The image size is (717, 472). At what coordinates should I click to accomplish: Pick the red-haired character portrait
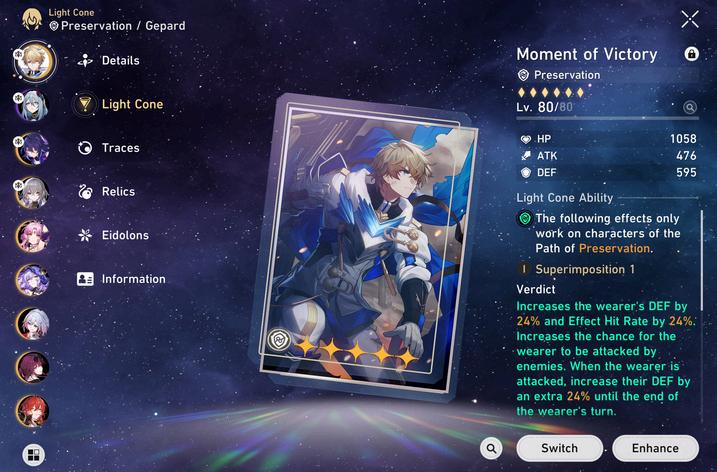point(32,410)
